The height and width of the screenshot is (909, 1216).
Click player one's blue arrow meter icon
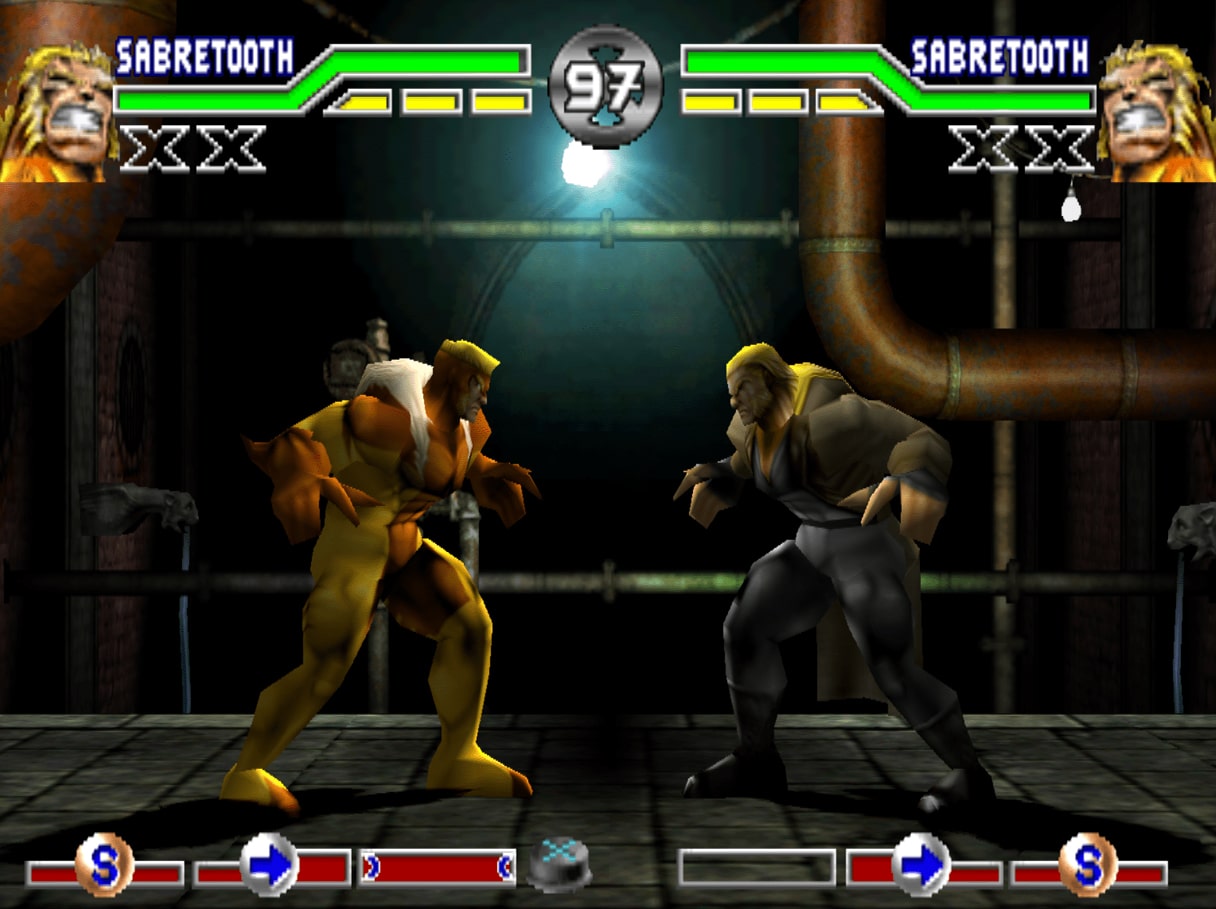tap(270, 864)
